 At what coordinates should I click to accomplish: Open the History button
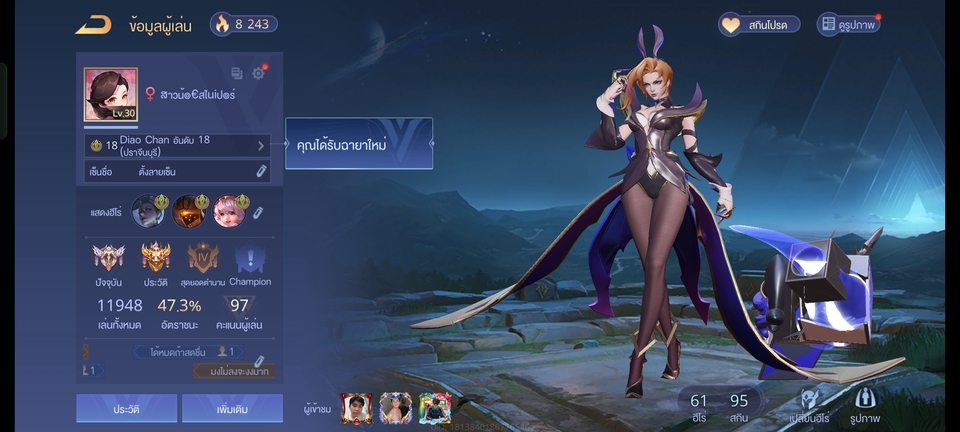[x=126, y=408]
